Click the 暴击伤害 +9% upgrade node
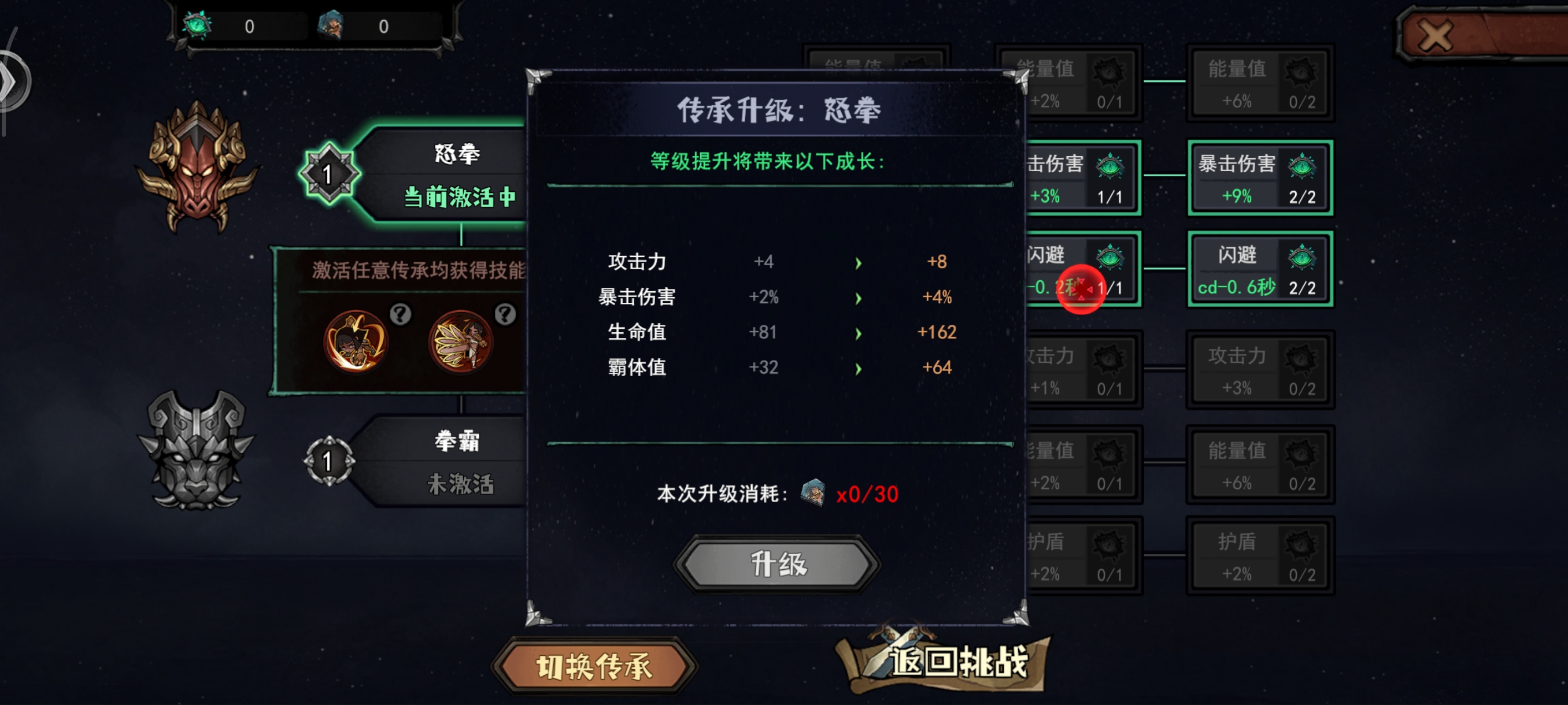 coord(1260,178)
